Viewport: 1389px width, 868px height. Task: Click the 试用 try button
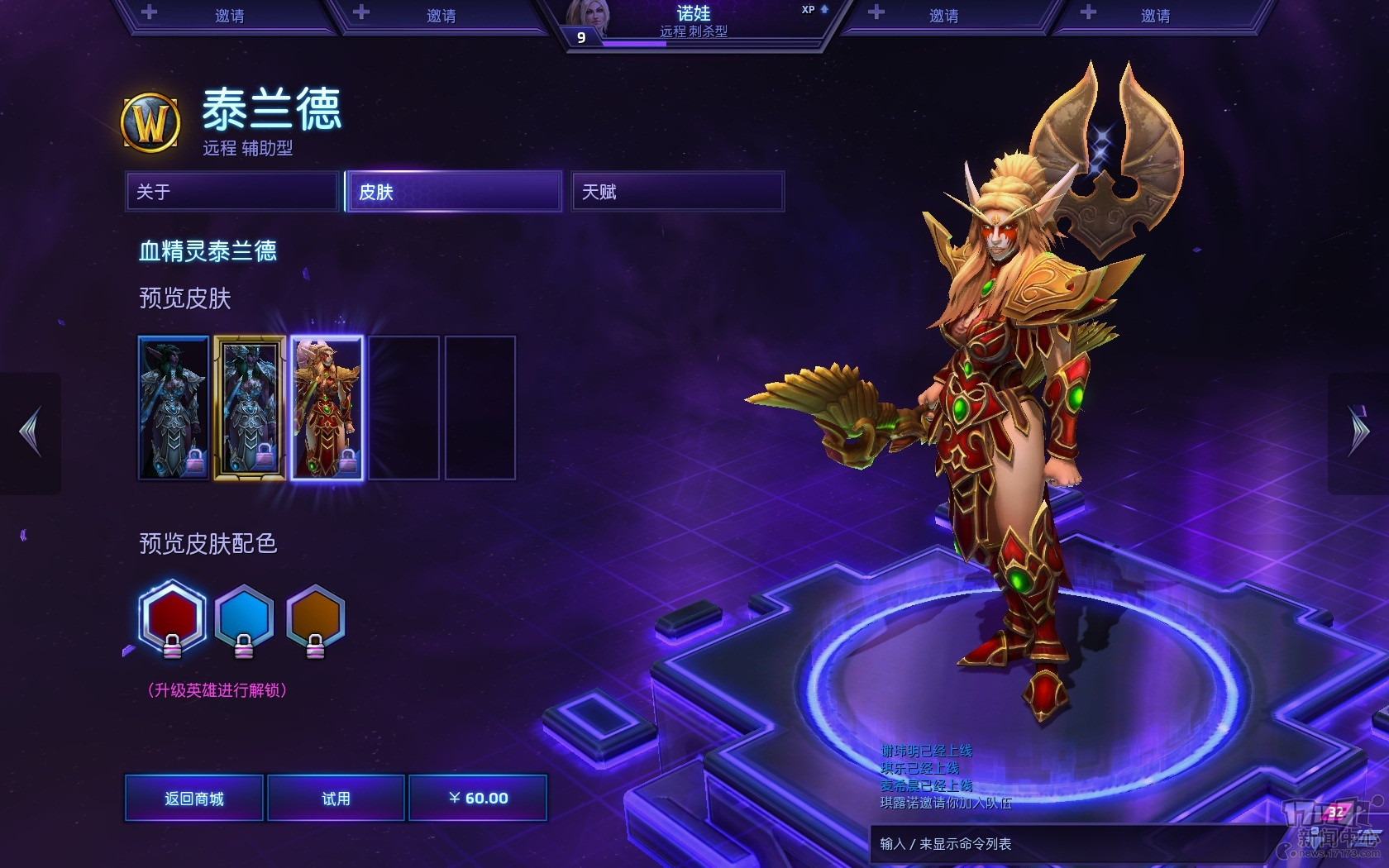[x=336, y=798]
